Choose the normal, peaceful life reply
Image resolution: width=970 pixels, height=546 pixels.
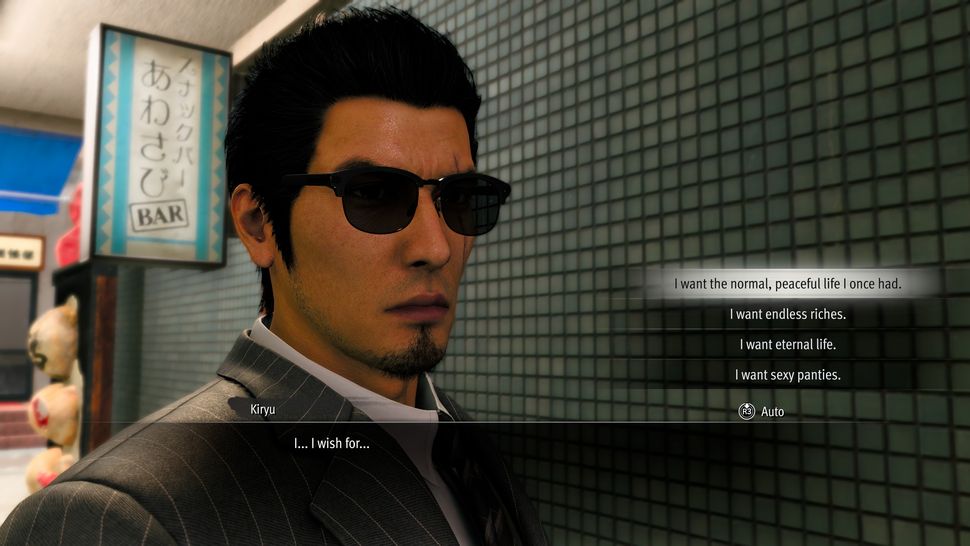788,284
